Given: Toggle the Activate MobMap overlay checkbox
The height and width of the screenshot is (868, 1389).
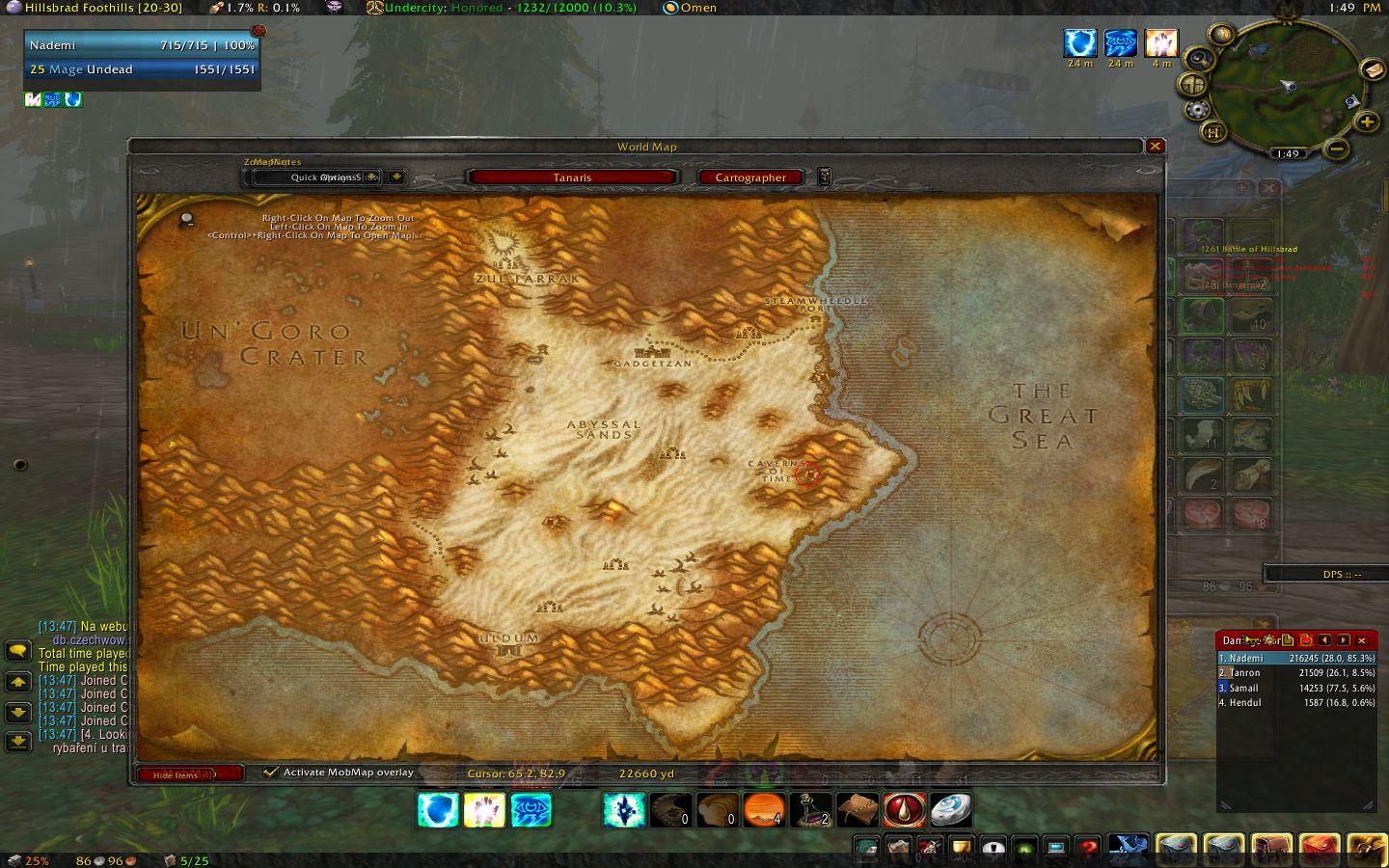Looking at the screenshot, I should point(271,773).
